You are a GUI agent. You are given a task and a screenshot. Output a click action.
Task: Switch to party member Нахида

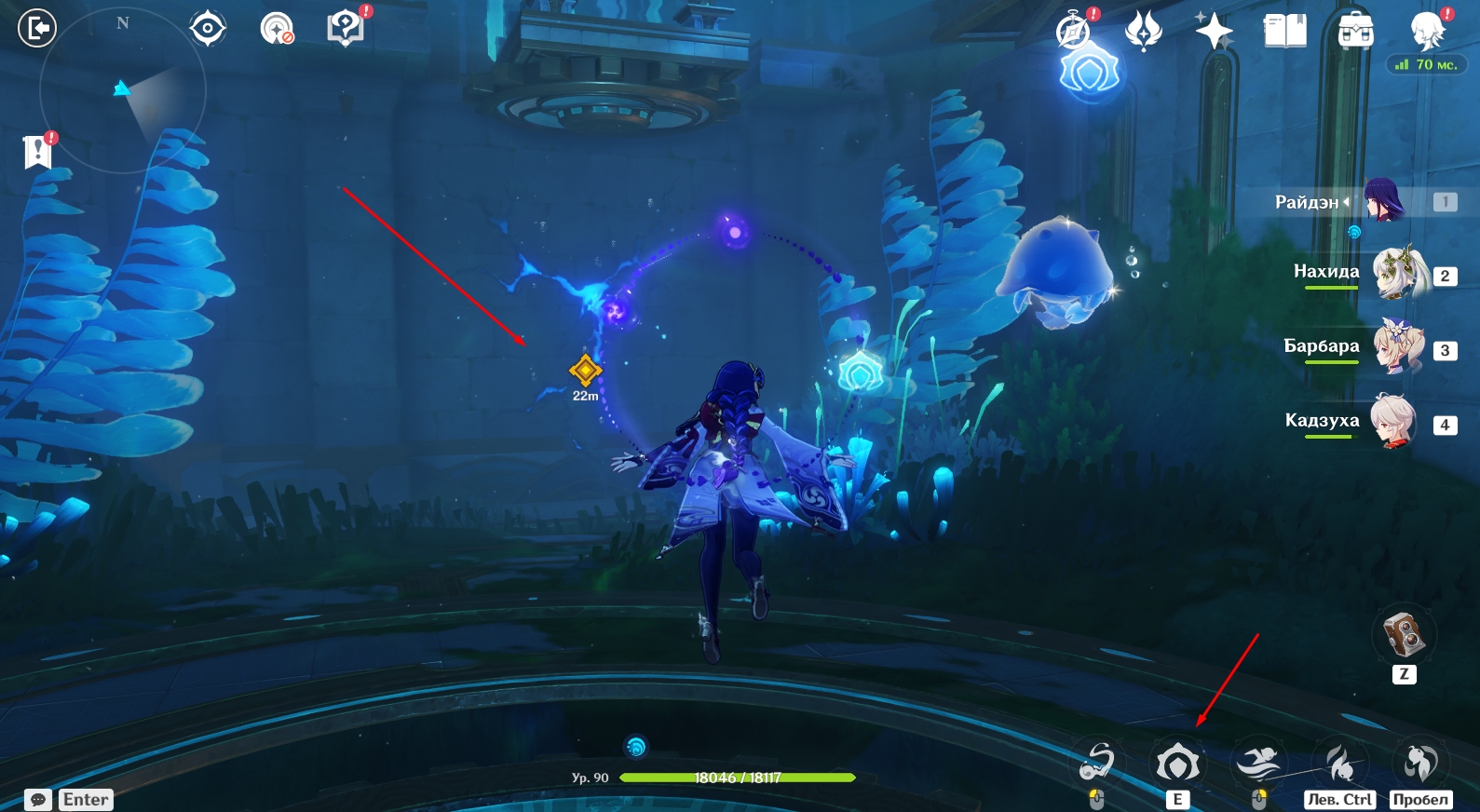tap(1399, 273)
